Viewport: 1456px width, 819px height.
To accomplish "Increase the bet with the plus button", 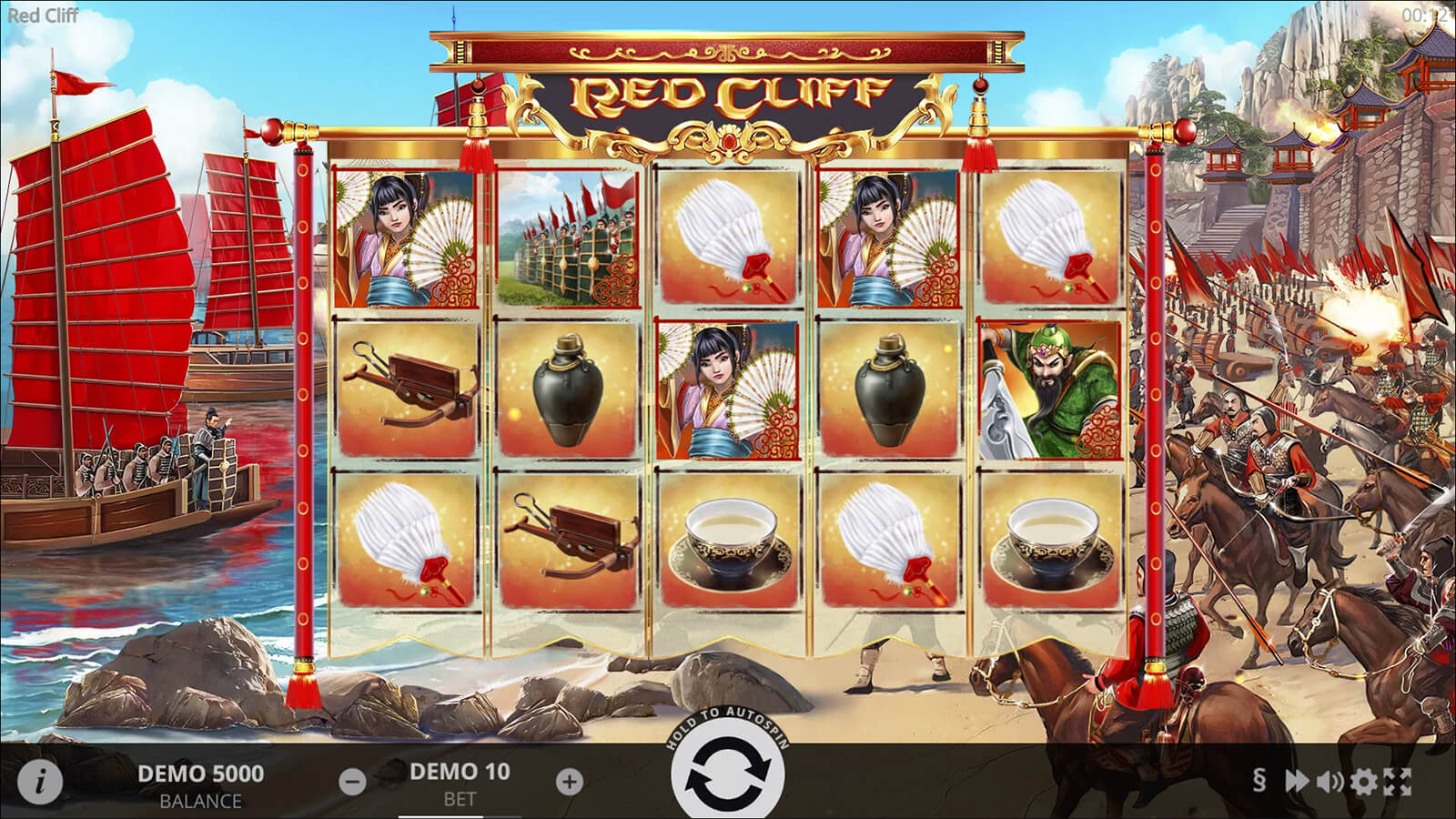I will pyautogui.click(x=569, y=781).
